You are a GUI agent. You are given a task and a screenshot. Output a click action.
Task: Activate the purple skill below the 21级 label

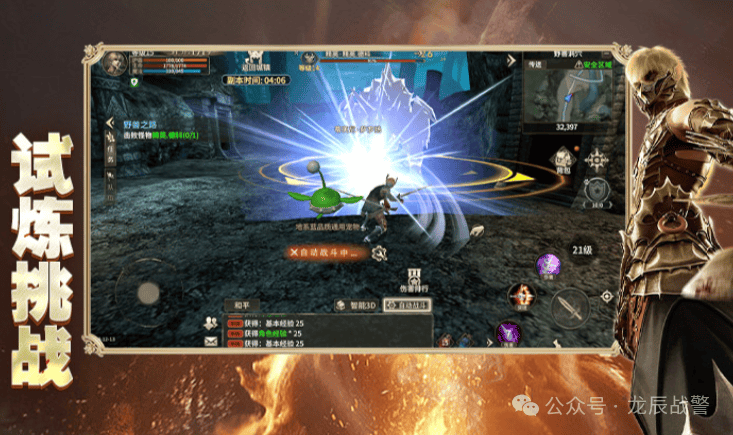click(547, 265)
